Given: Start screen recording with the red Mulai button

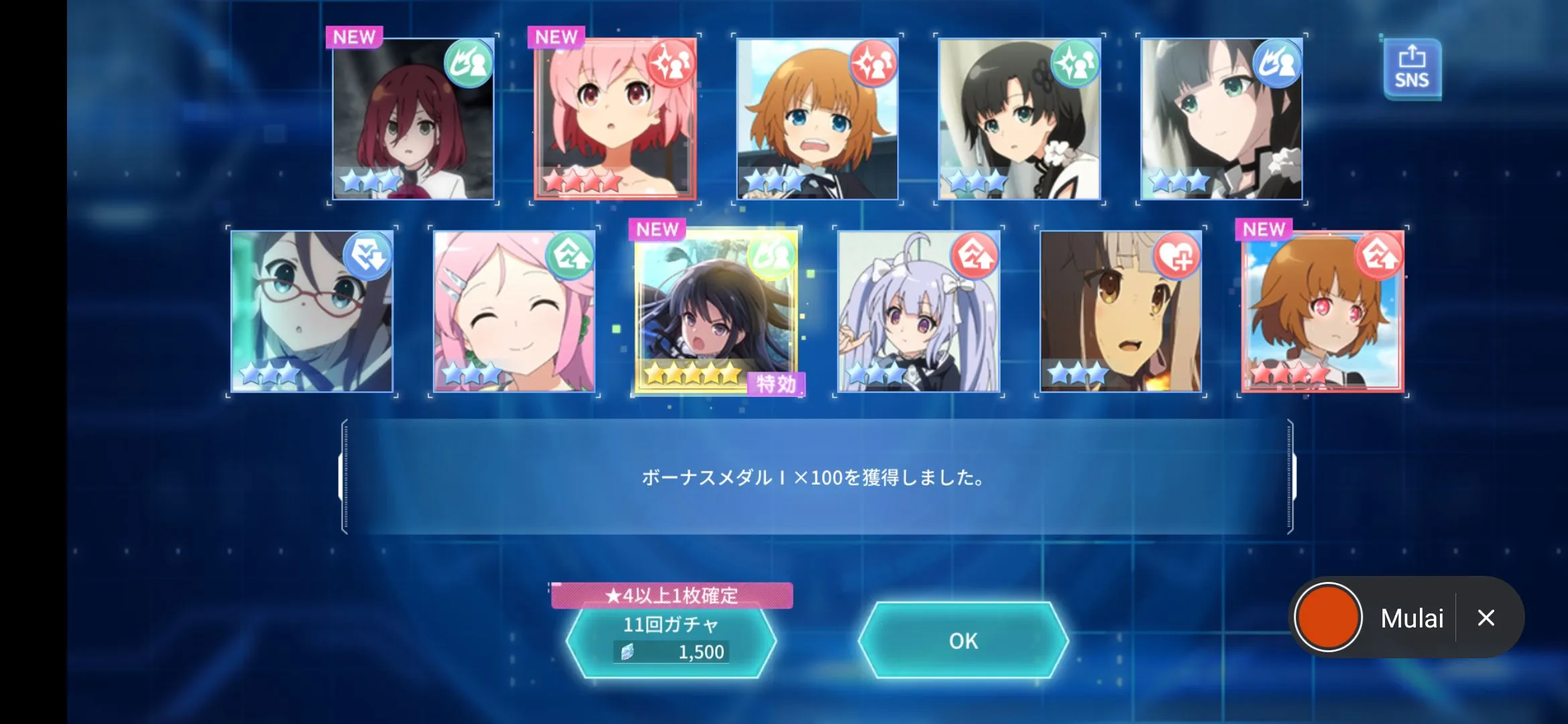Looking at the screenshot, I should pyautogui.click(x=1328, y=617).
